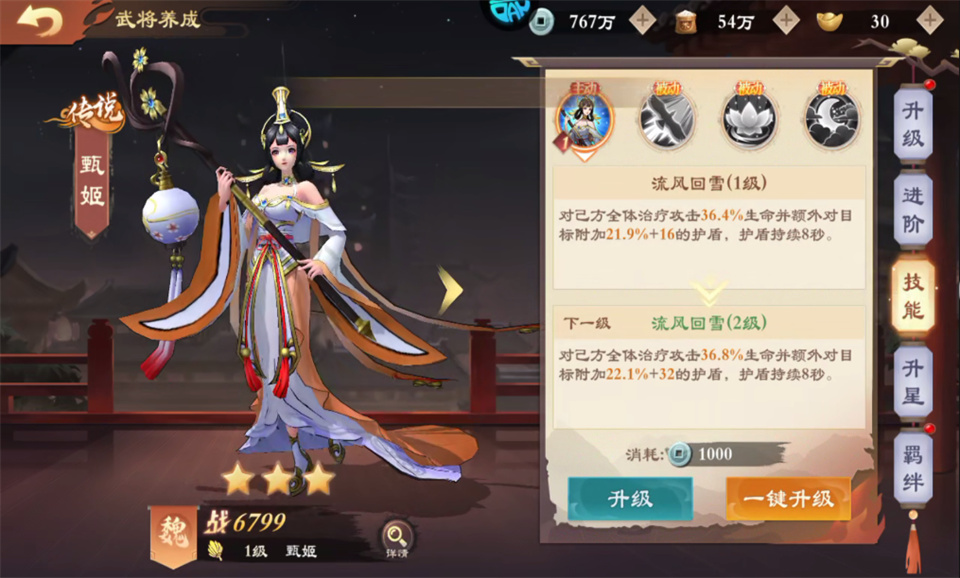
Task: Go back using the return arrow
Action: (40, 22)
